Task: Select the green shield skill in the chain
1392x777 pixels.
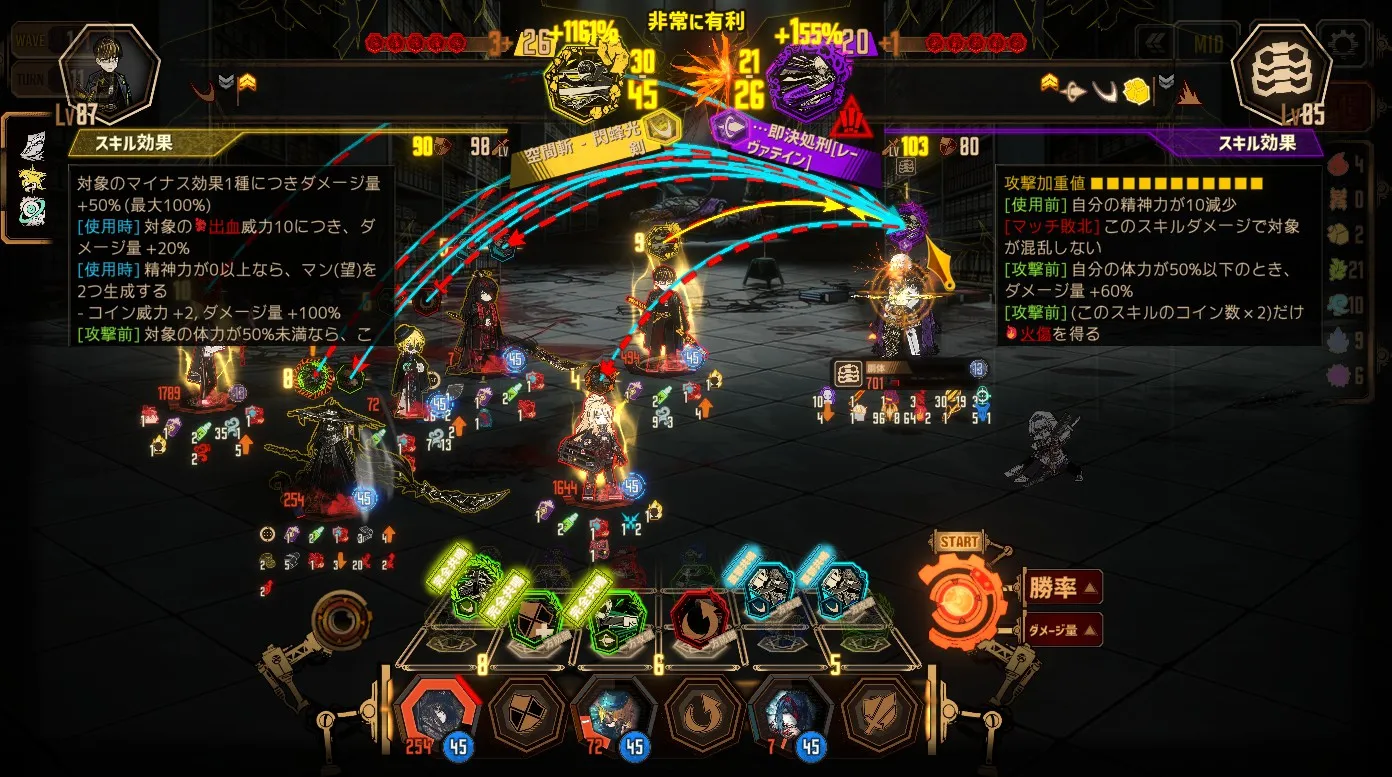Action: pos(536,622)
